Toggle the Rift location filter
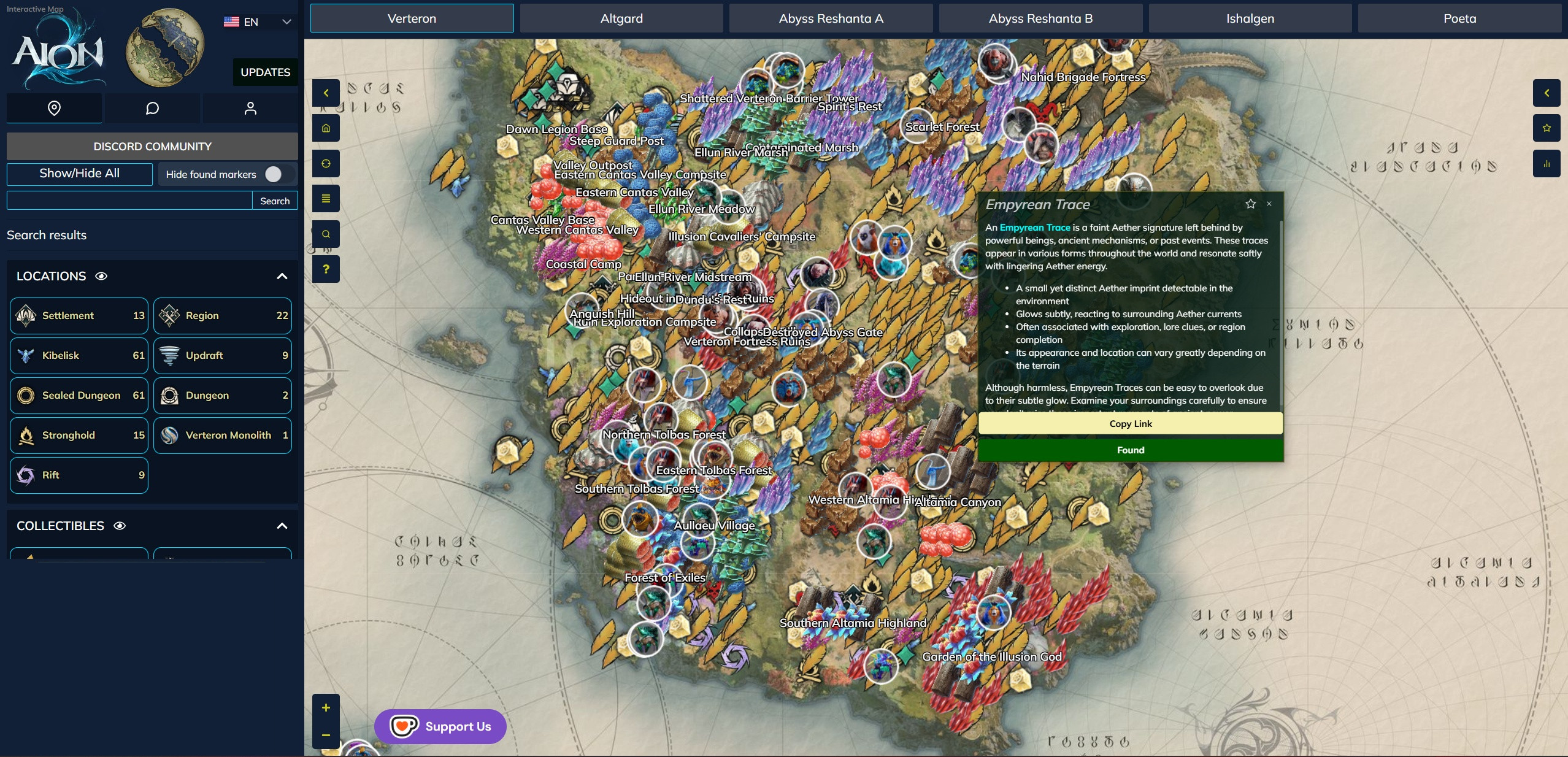 (x=79, y=475)
